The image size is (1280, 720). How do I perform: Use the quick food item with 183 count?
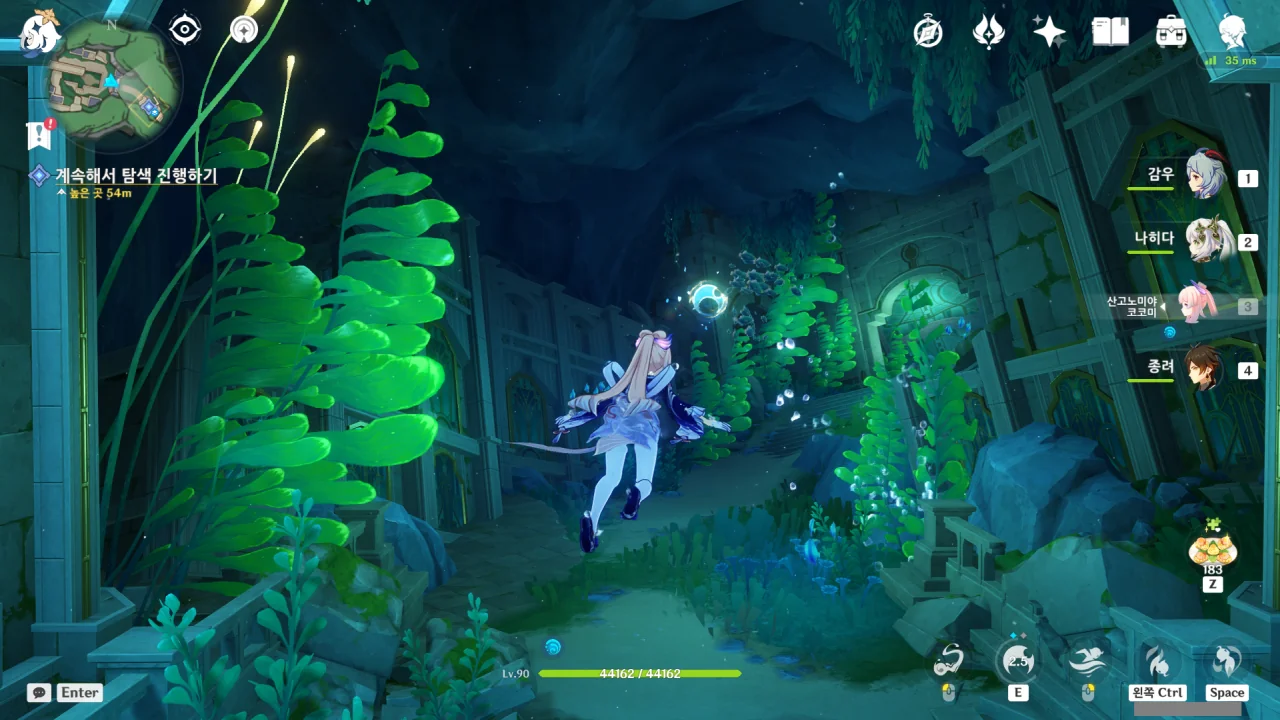click(x=1212, y=548)
